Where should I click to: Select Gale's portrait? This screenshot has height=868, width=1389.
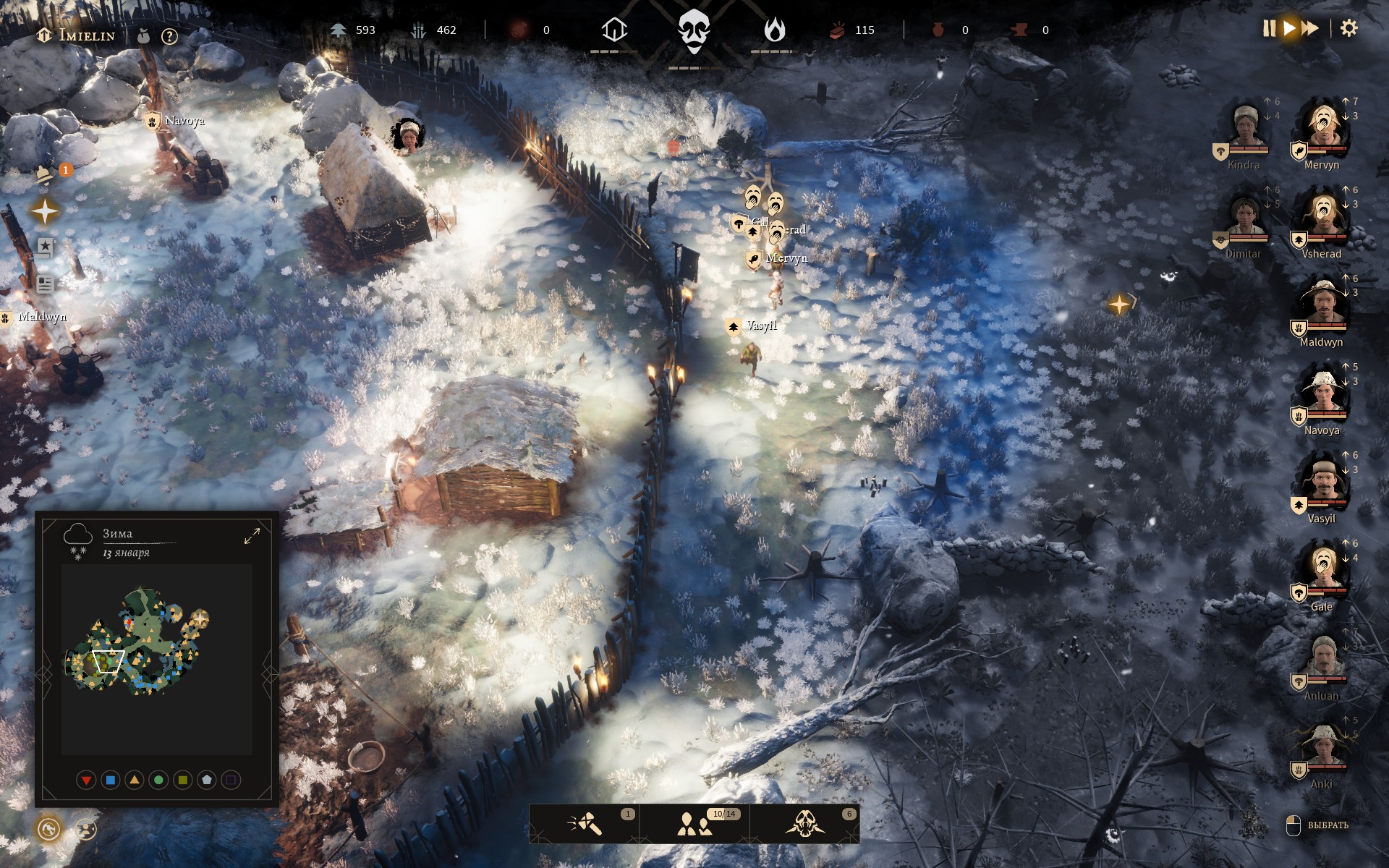1323,569
